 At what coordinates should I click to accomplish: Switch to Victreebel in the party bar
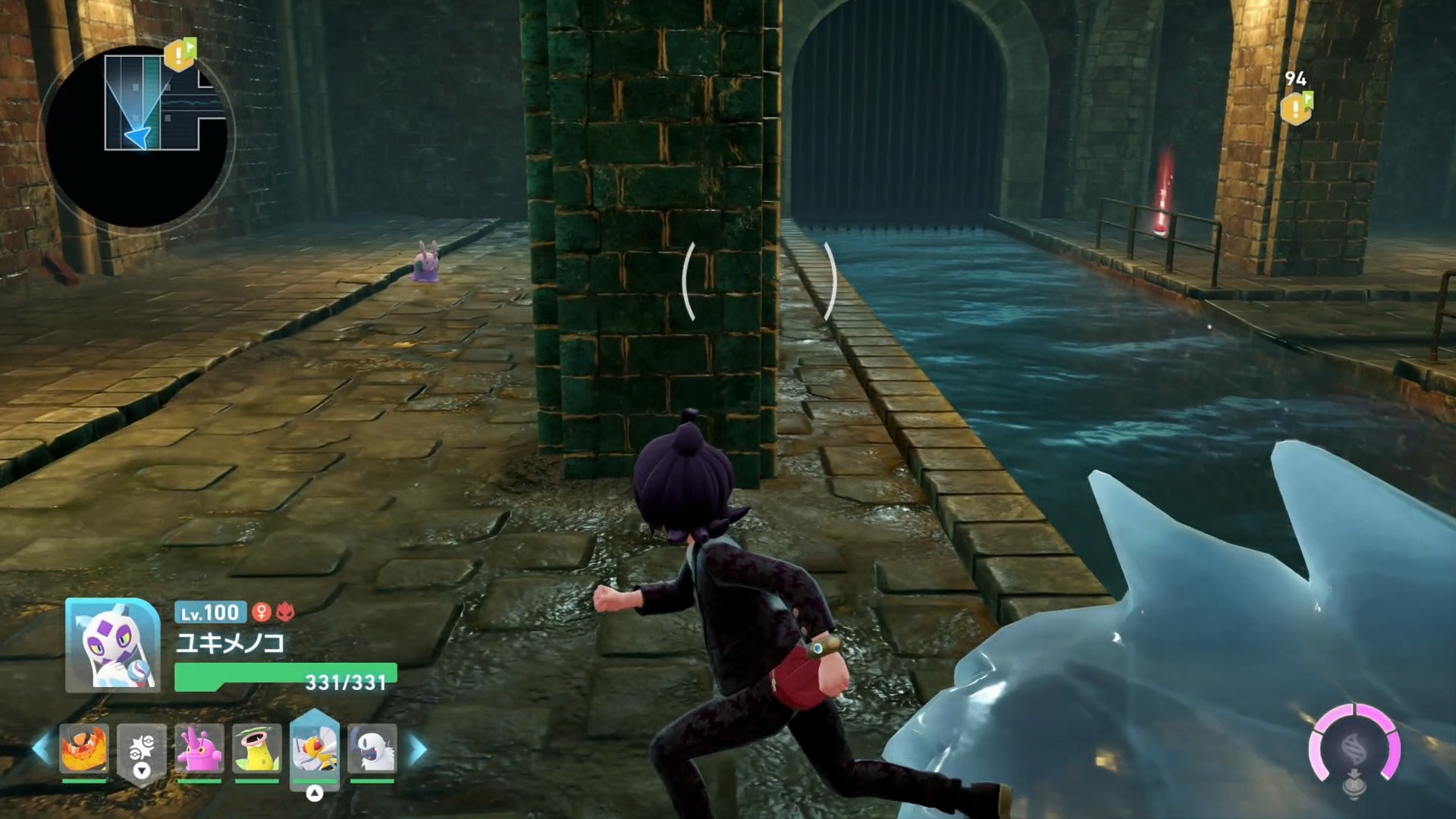[257, 749]
